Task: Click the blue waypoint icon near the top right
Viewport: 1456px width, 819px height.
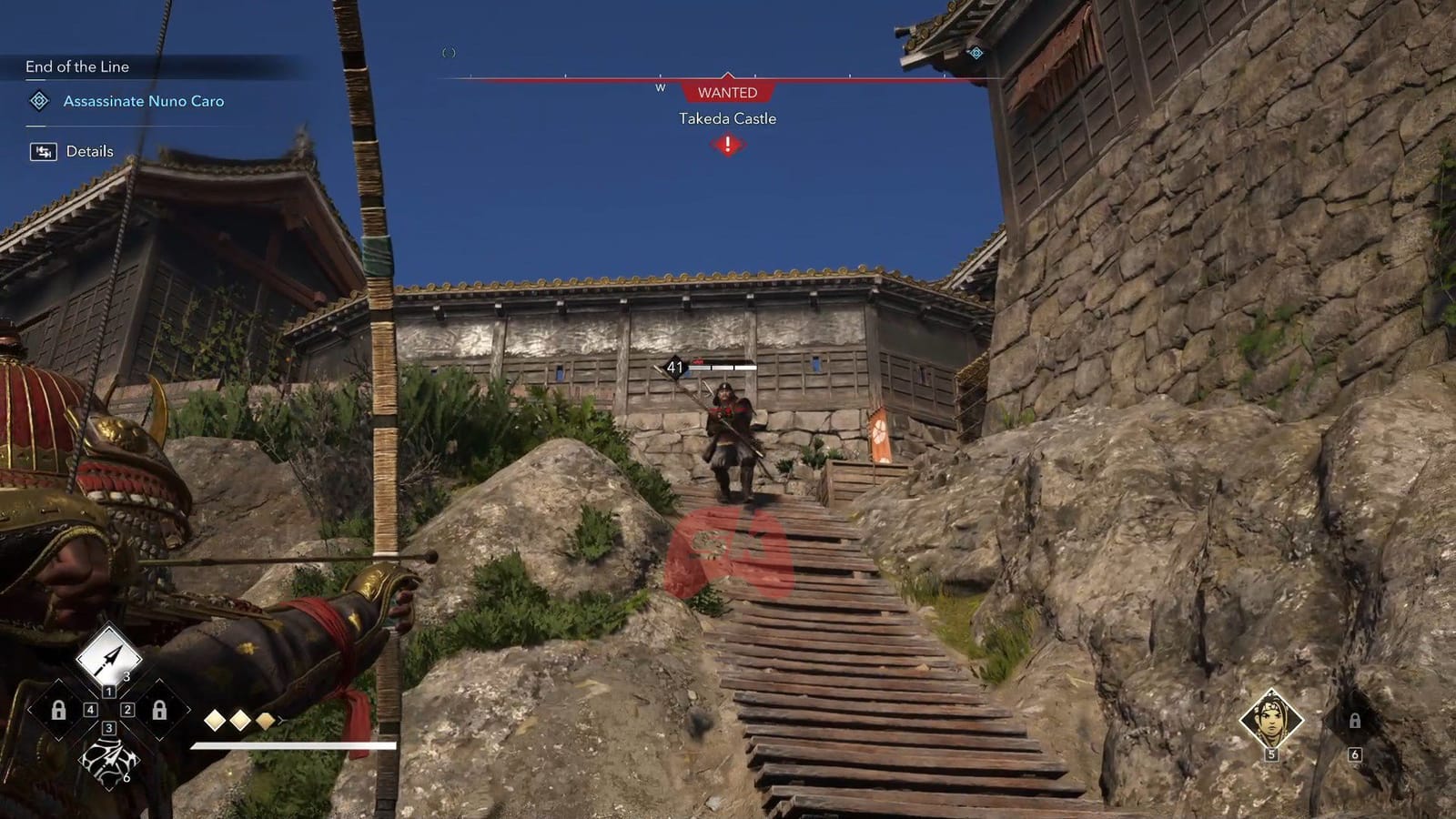Action: (x=977, y=55)
